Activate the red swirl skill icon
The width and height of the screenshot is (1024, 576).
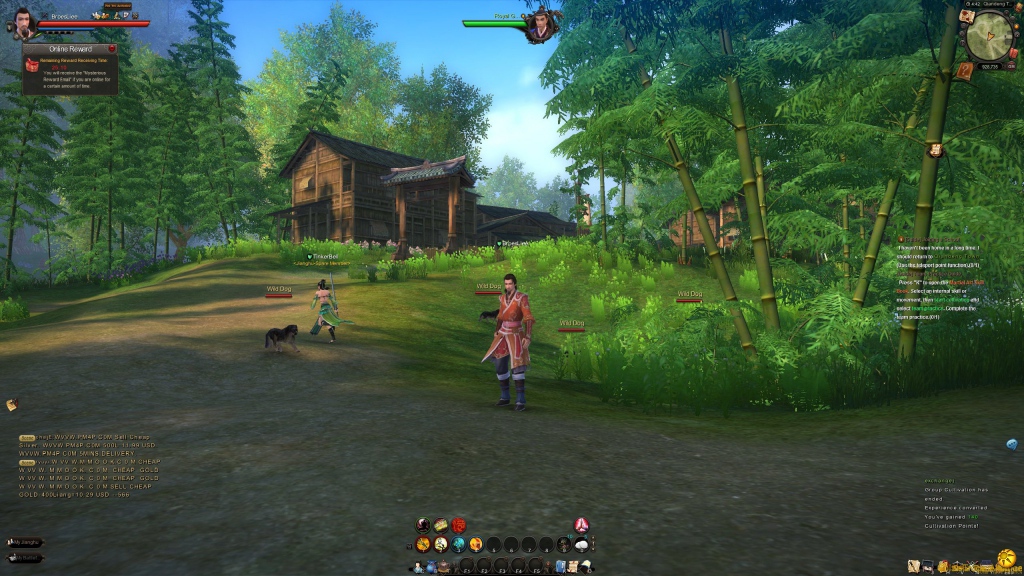(x=458, y=525)
